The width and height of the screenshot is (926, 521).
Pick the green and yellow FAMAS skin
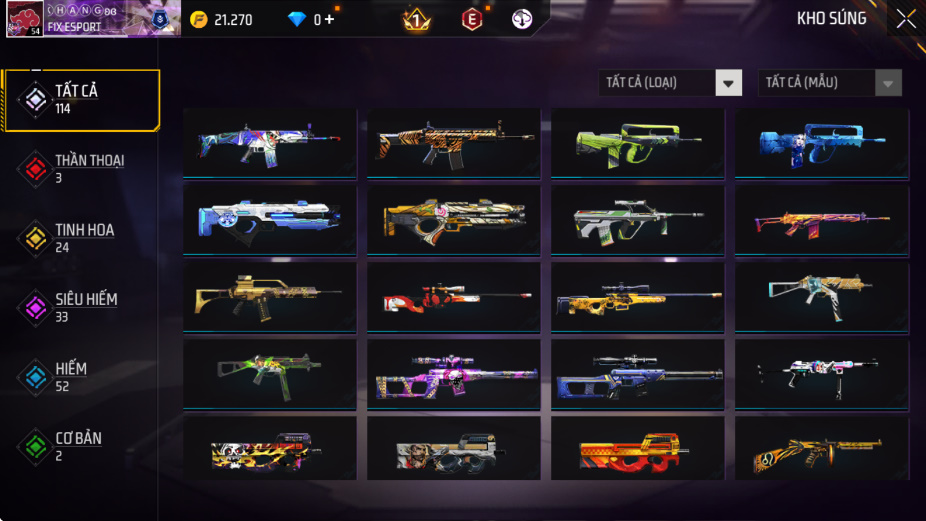point(637,143)
